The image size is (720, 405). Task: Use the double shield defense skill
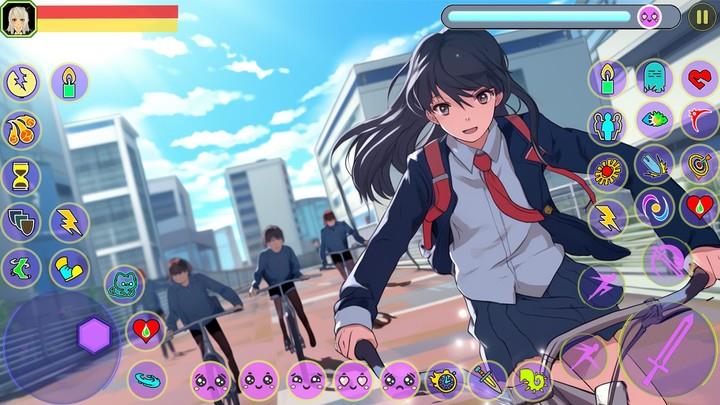[21, 222]
